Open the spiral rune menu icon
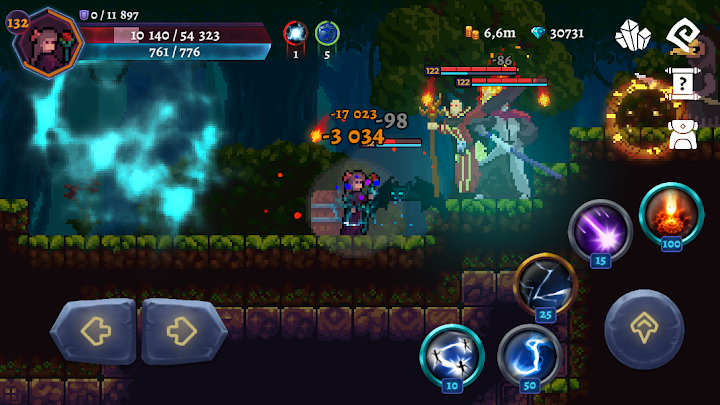The image size is (720, 405). click(683, 35)
